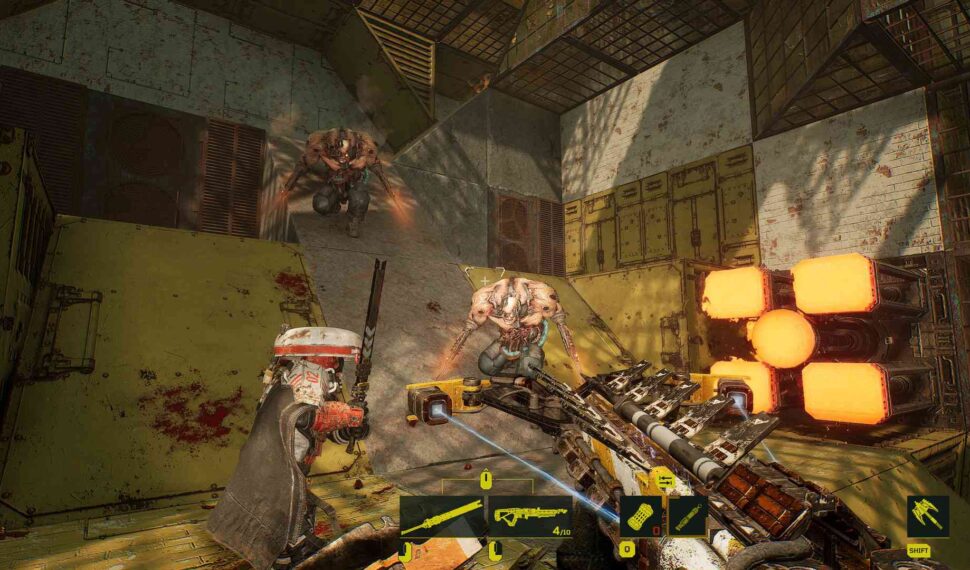Choose the grenade item slot

(x=640, y=516)
